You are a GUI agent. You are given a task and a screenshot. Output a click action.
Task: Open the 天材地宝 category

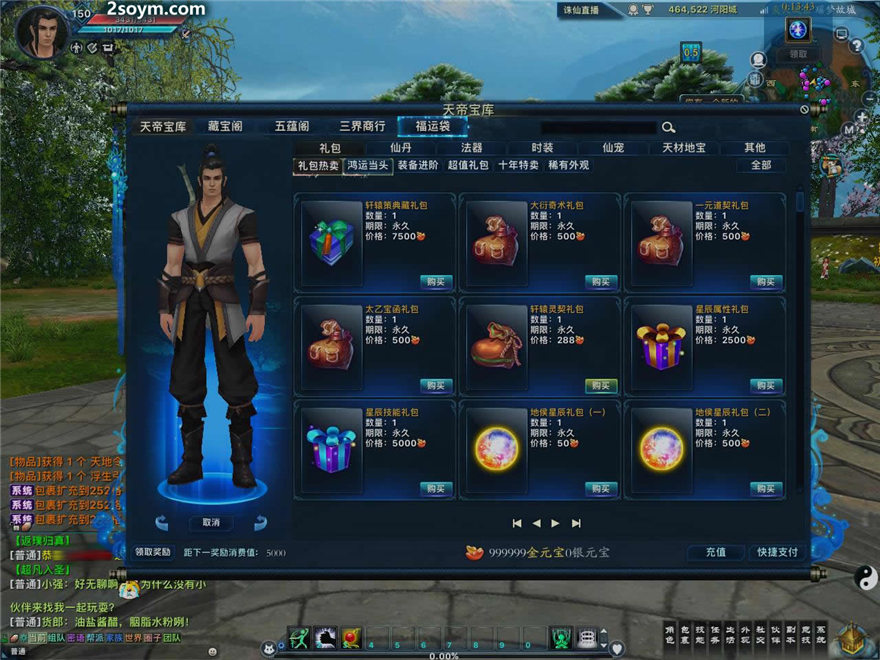(x=684, y=148)
